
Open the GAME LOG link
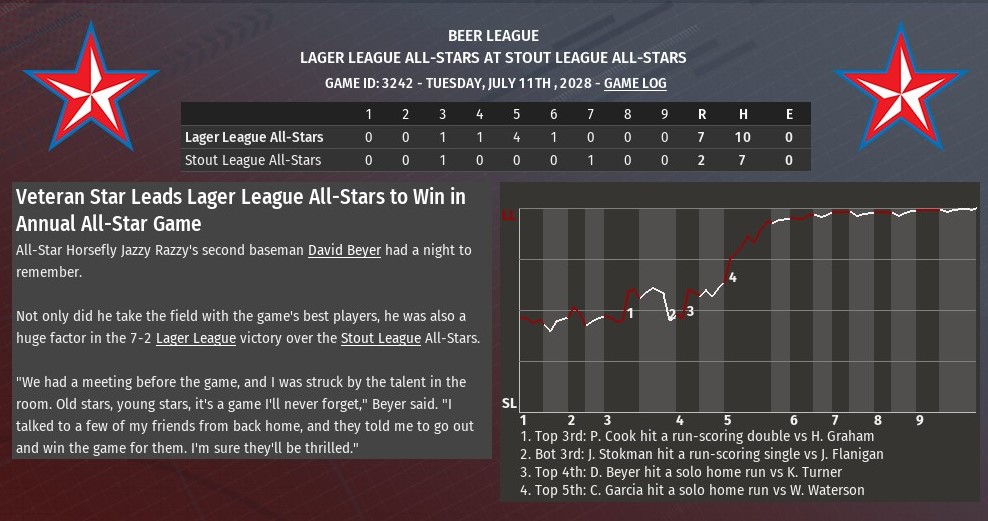[x=635, y=84]
